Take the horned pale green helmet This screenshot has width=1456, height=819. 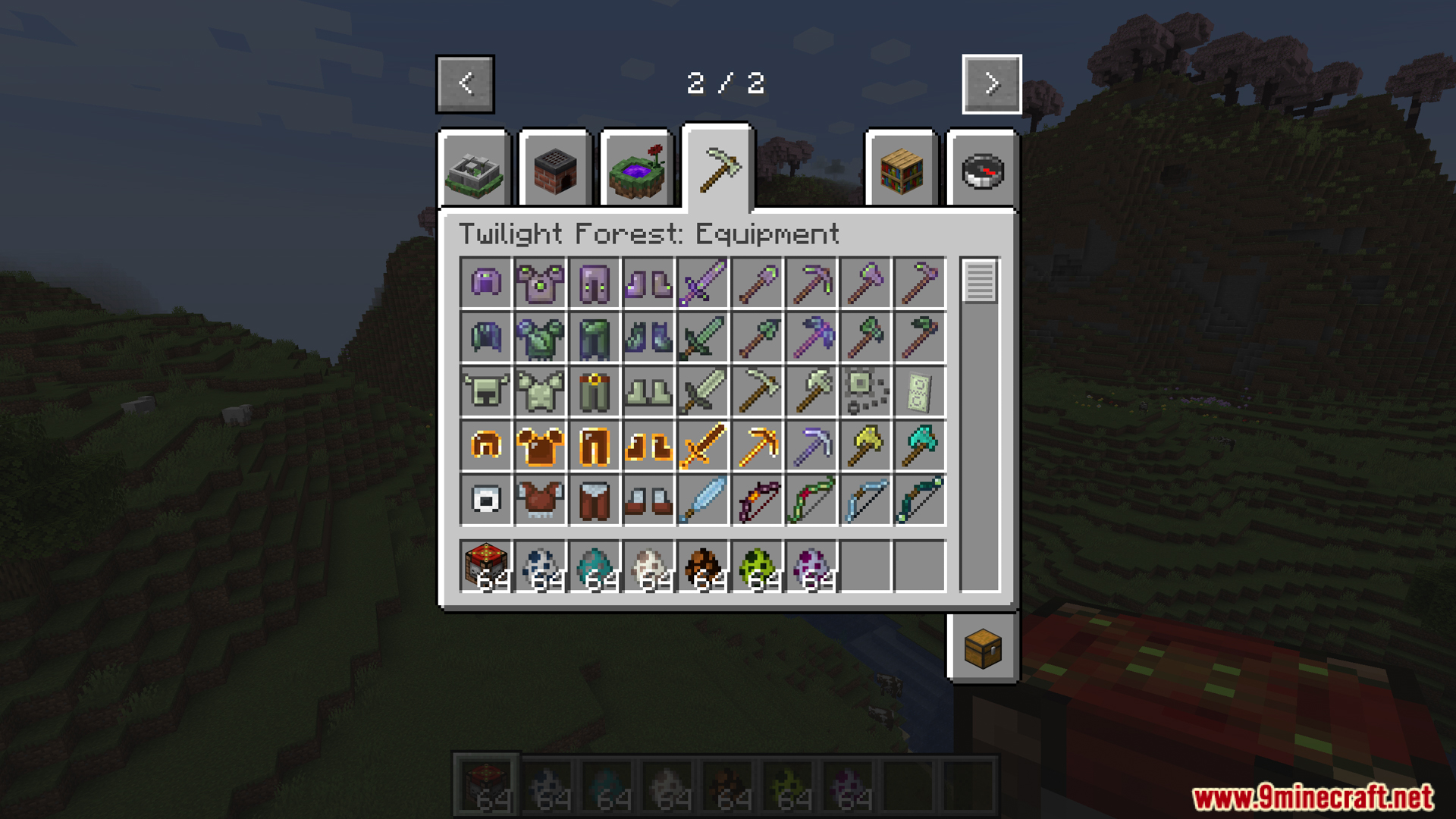coord(486,391)
